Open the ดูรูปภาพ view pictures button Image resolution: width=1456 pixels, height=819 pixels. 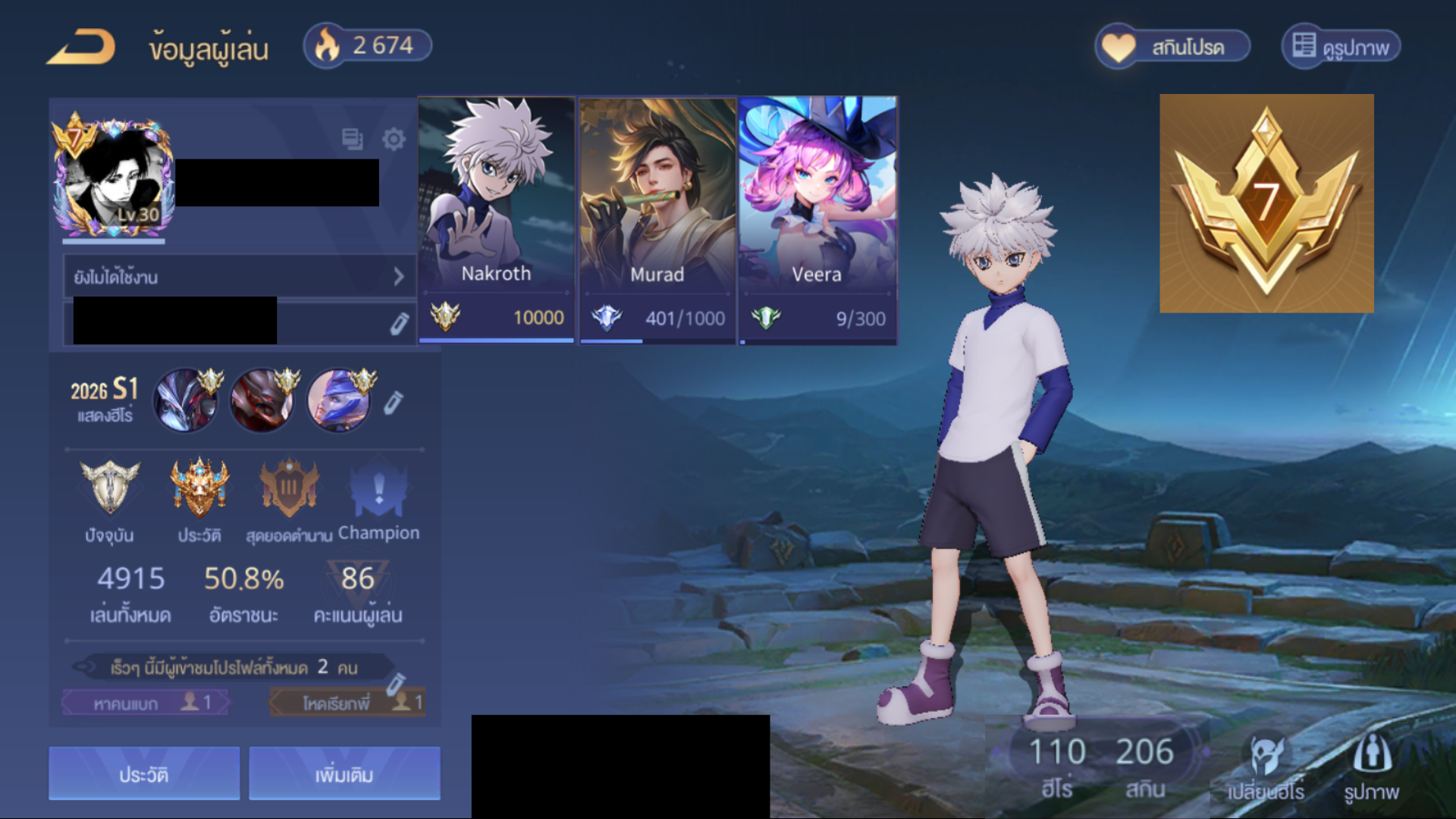pos(1341,47)
